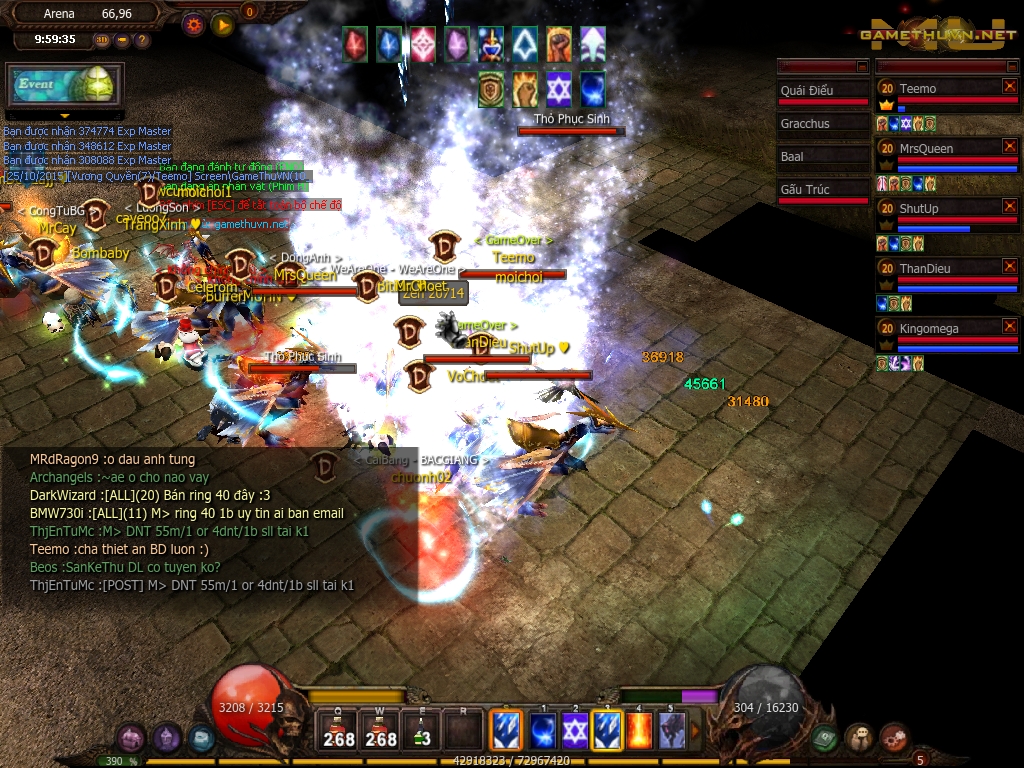Use the Q health potion slot

click(x=339, y=730)
